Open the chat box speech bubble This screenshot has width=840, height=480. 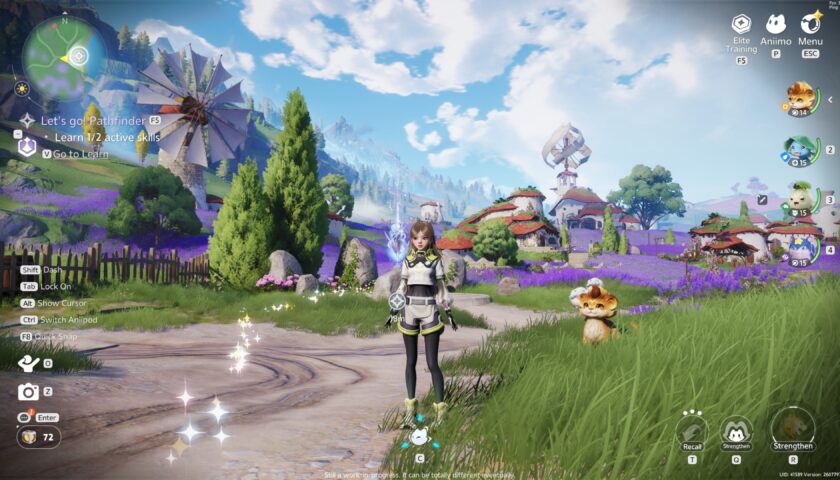point(25,417)
